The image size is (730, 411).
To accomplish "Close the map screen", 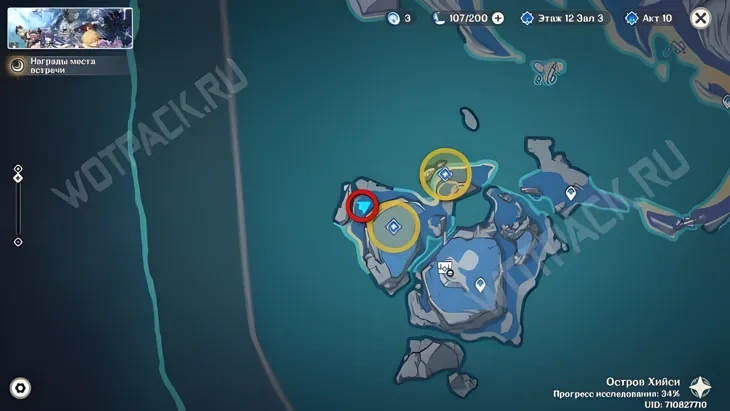I will 701,18.
